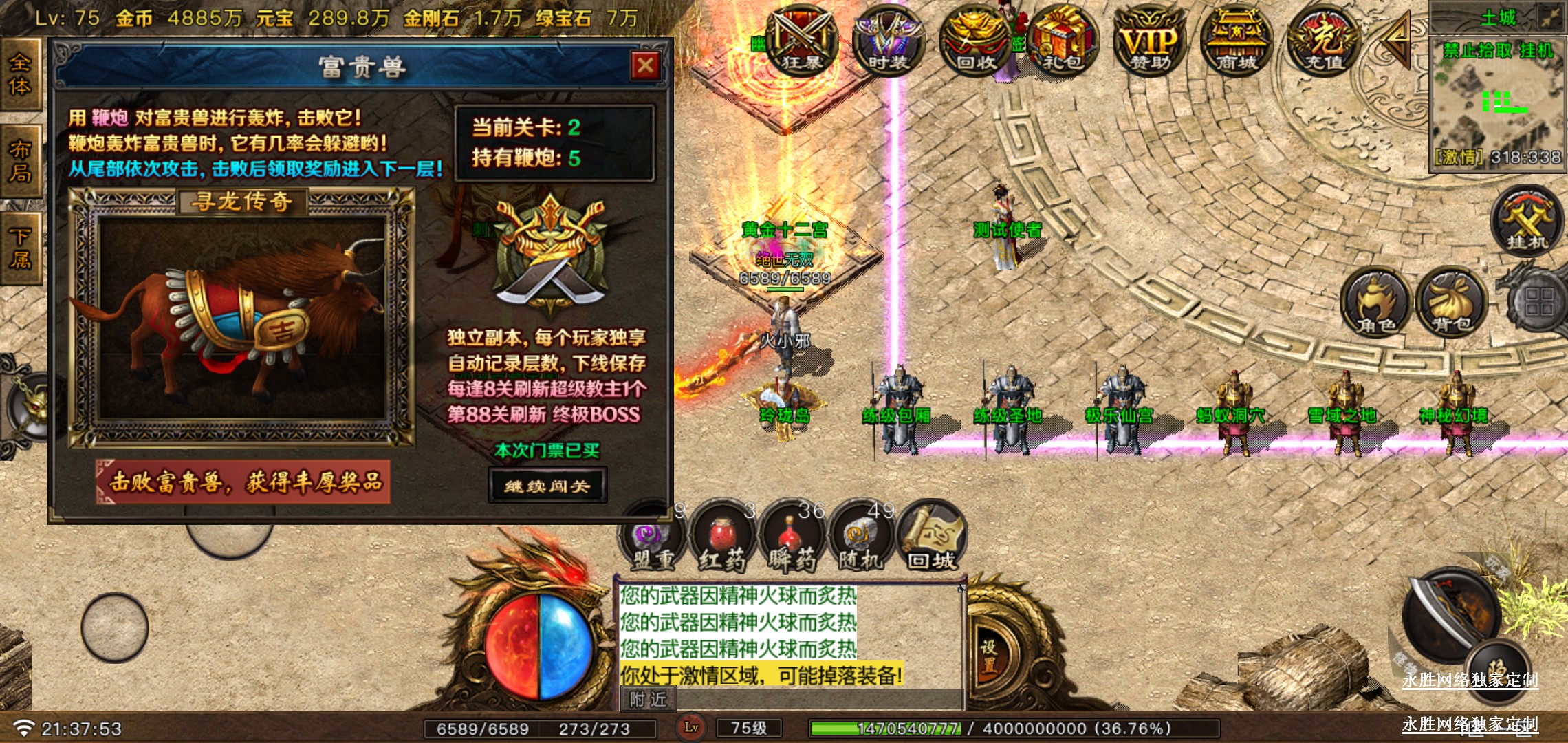Open the VIP 赞助 menu
This screenshot has height=743, width=1568.
[x=1149, y=41]
